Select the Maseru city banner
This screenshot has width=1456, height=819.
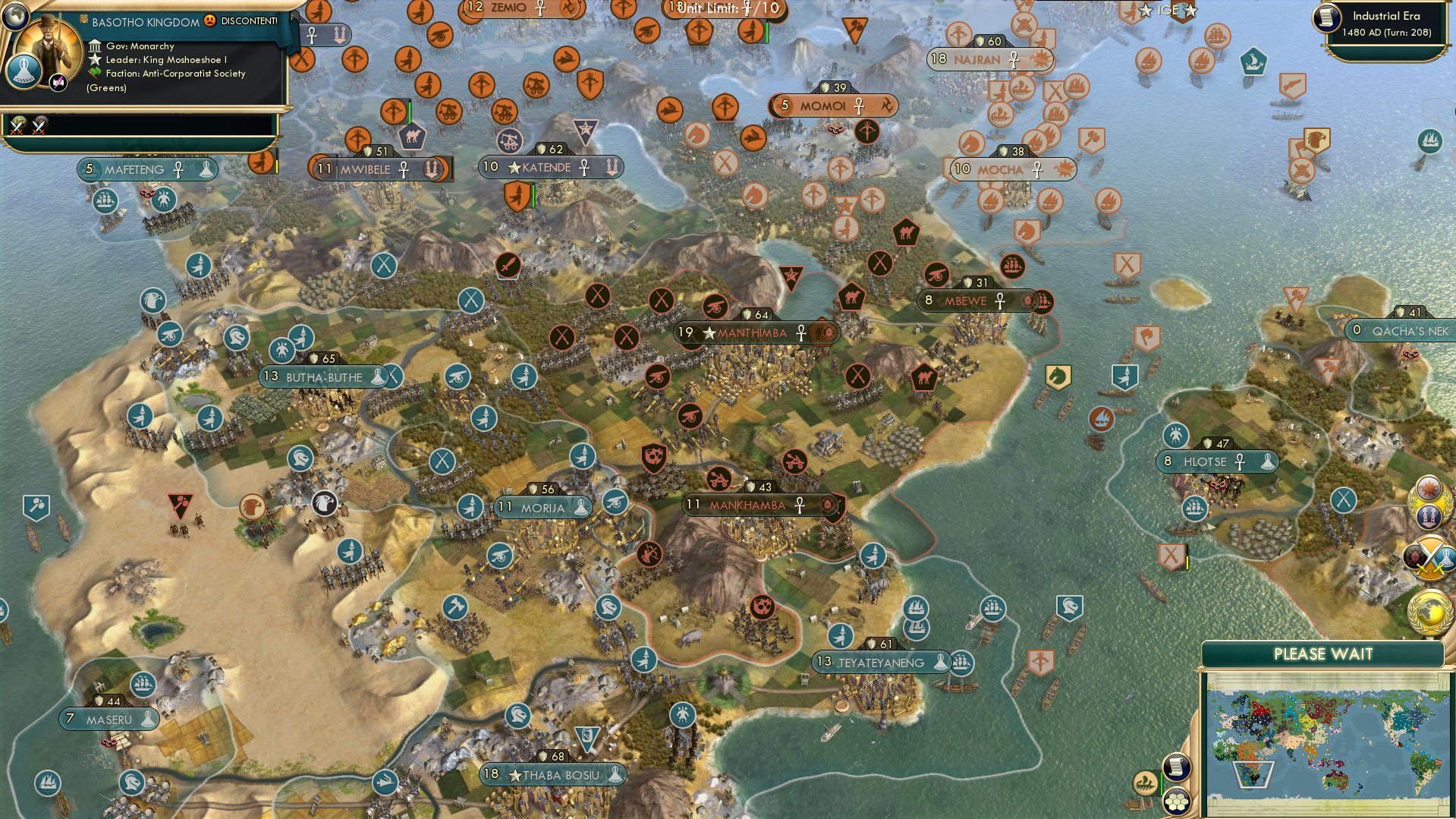point(108,720)
